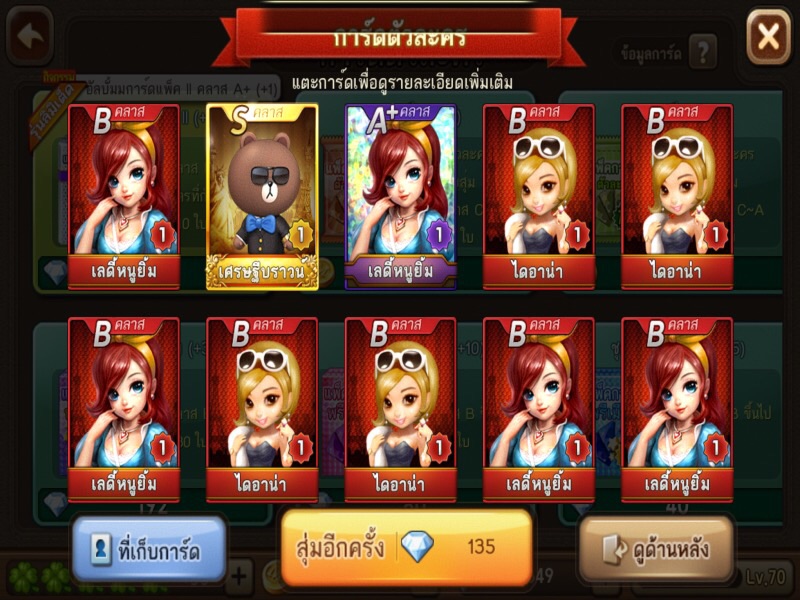Go back with the arrow button

click(30, 36)
